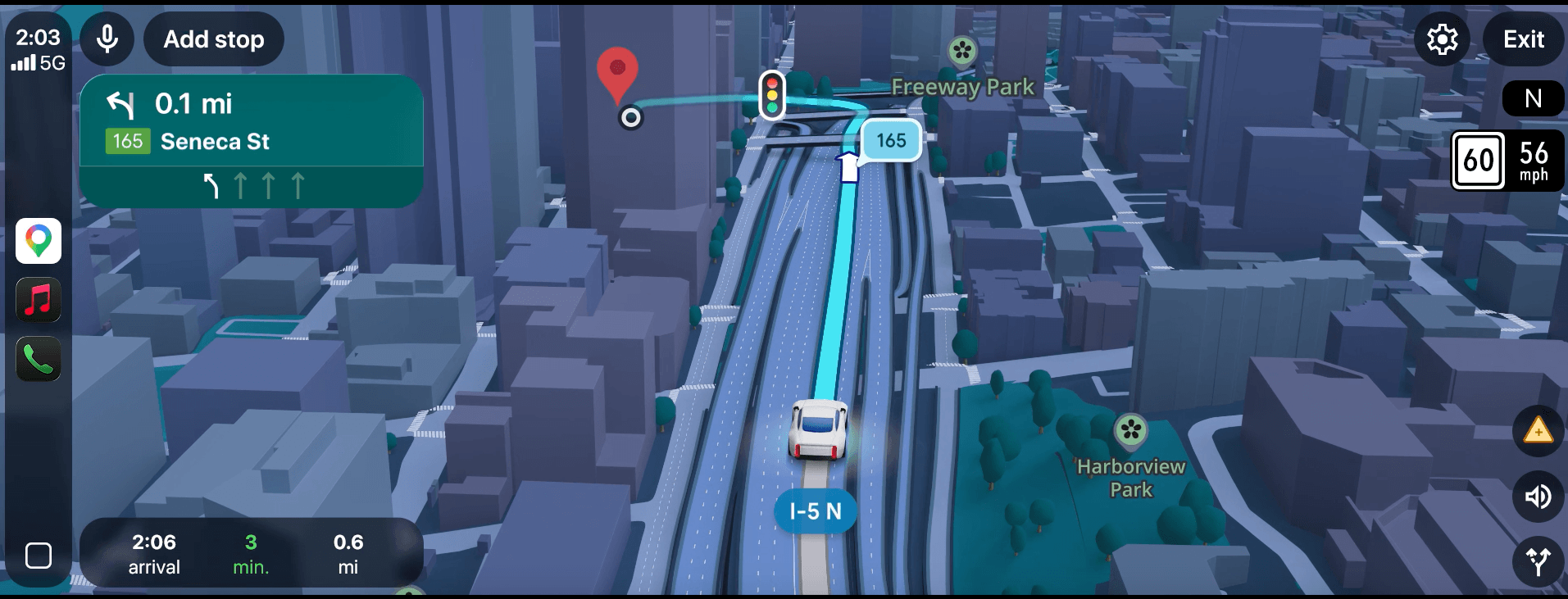This screenshot has width=1568, height=599.
Task: Open the trip arrival summary panel
Action: 252,554
